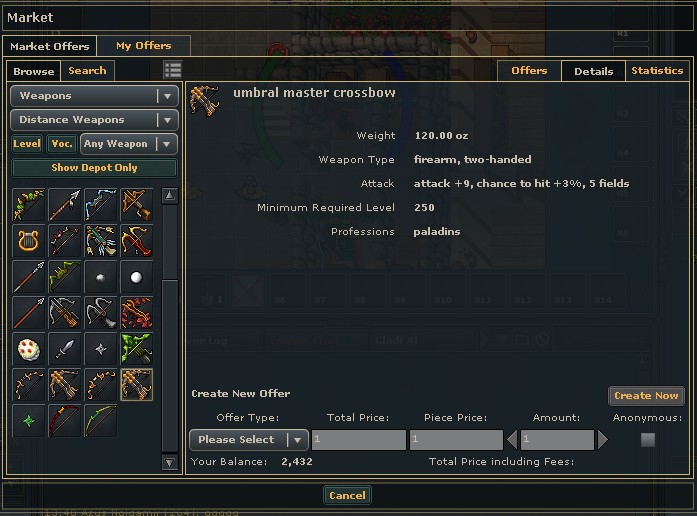Click the Piece Price input field

(456, 440)
